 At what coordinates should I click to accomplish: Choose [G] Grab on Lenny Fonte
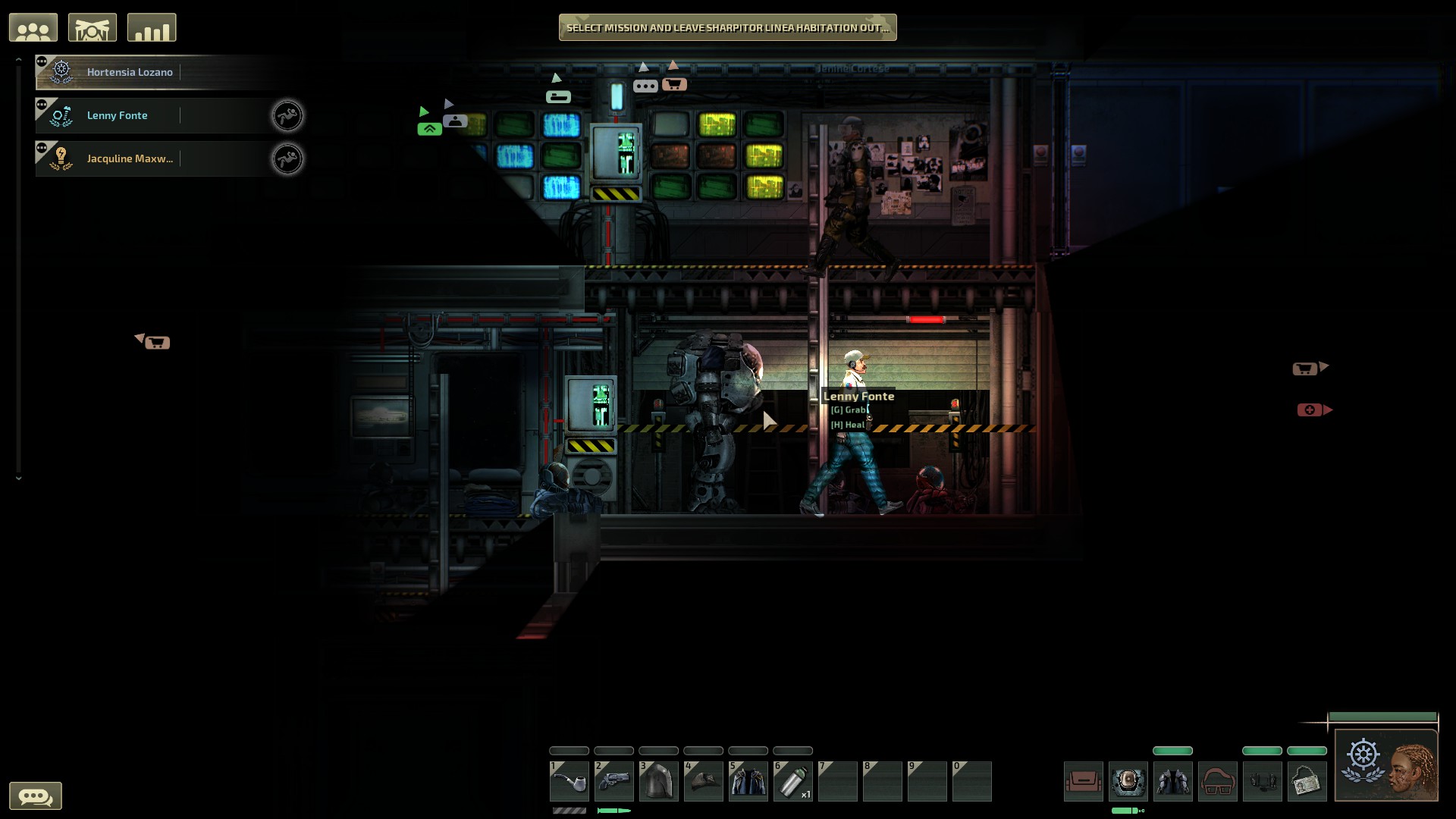pyautogui.click(x=847, y=409)
